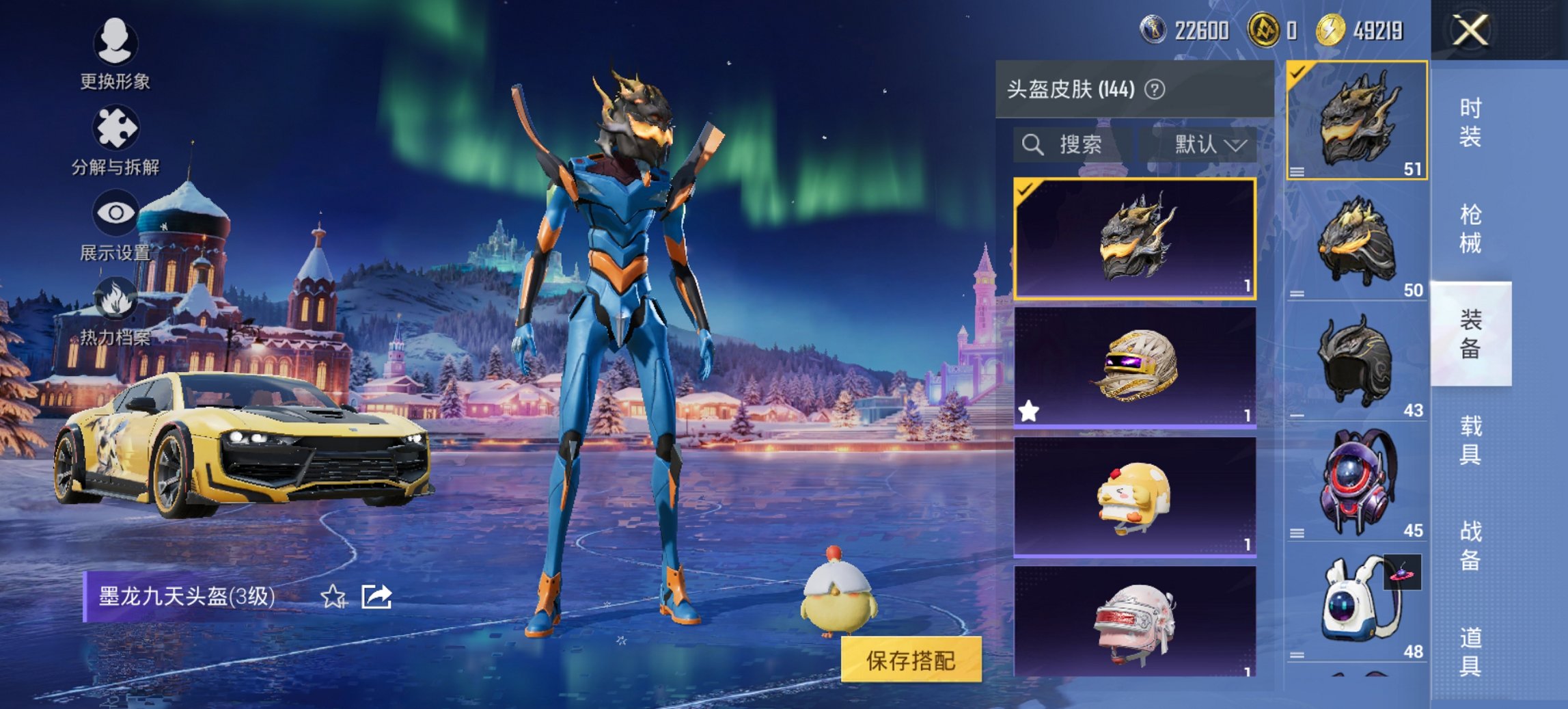Open the chevron on 默认 sorting menu
The image size is (1568, 709).
(1237, 146)
